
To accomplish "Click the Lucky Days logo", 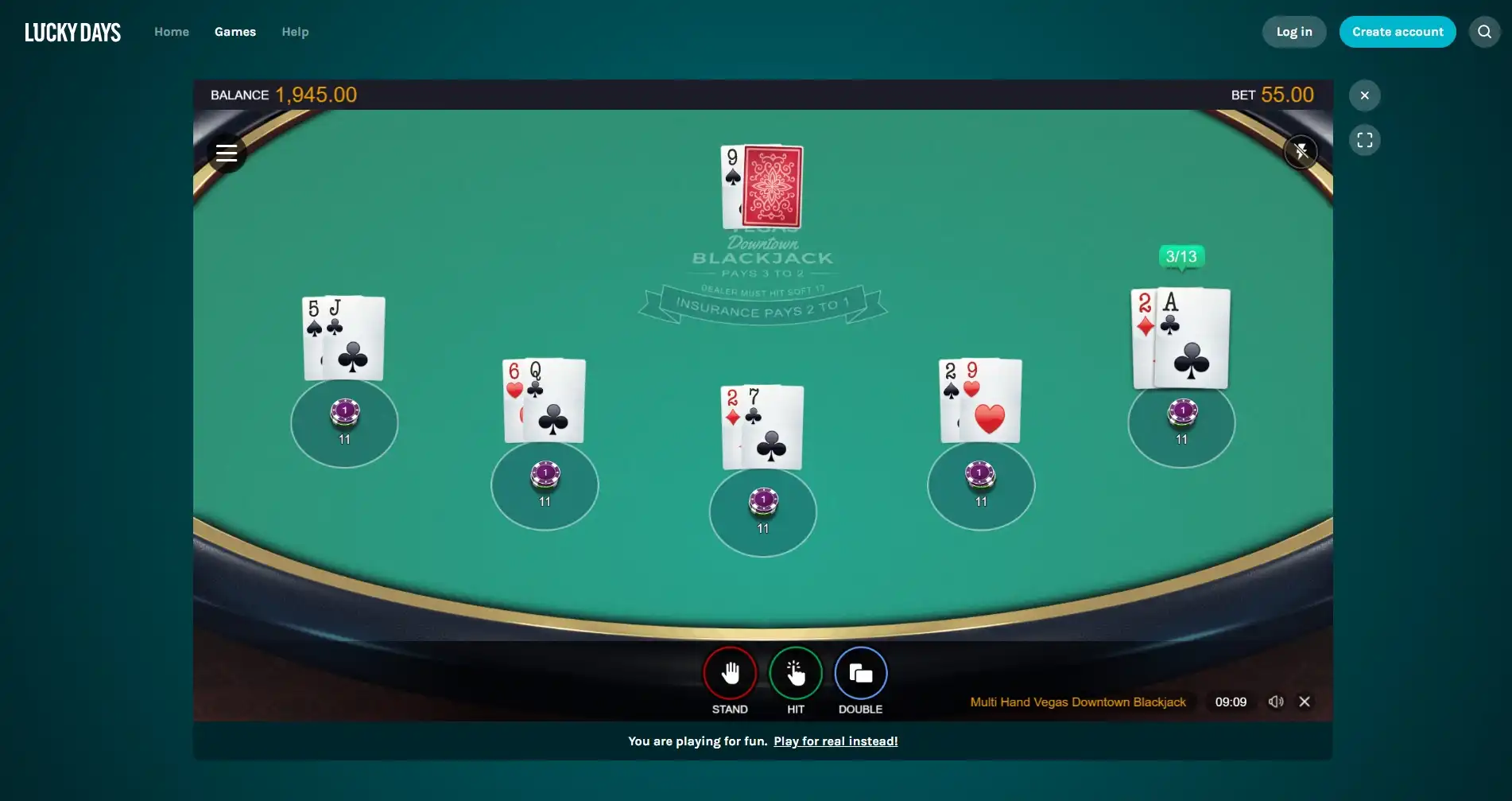I will tap(72, 32).
